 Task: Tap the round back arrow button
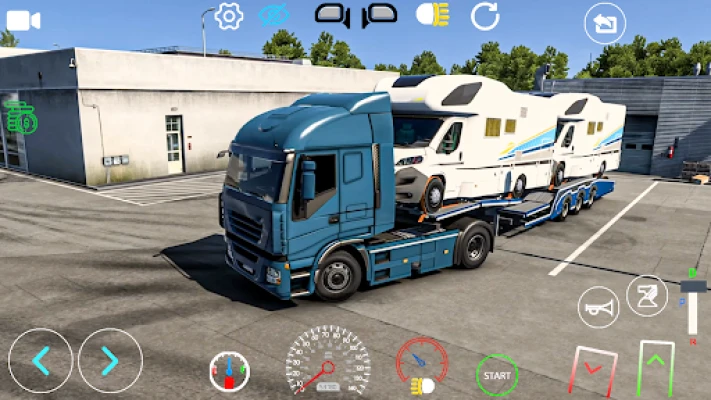[605, 24]
